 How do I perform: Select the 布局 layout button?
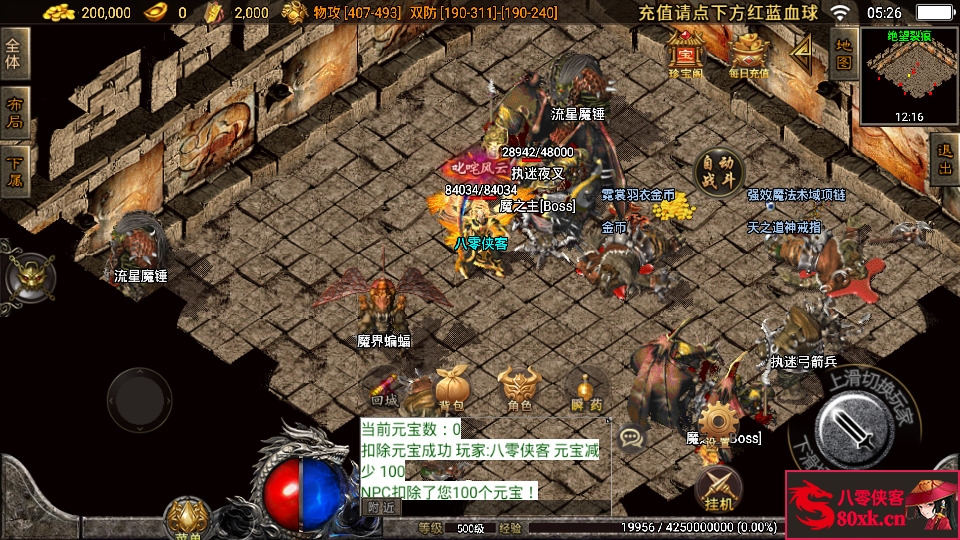point(14,113)
